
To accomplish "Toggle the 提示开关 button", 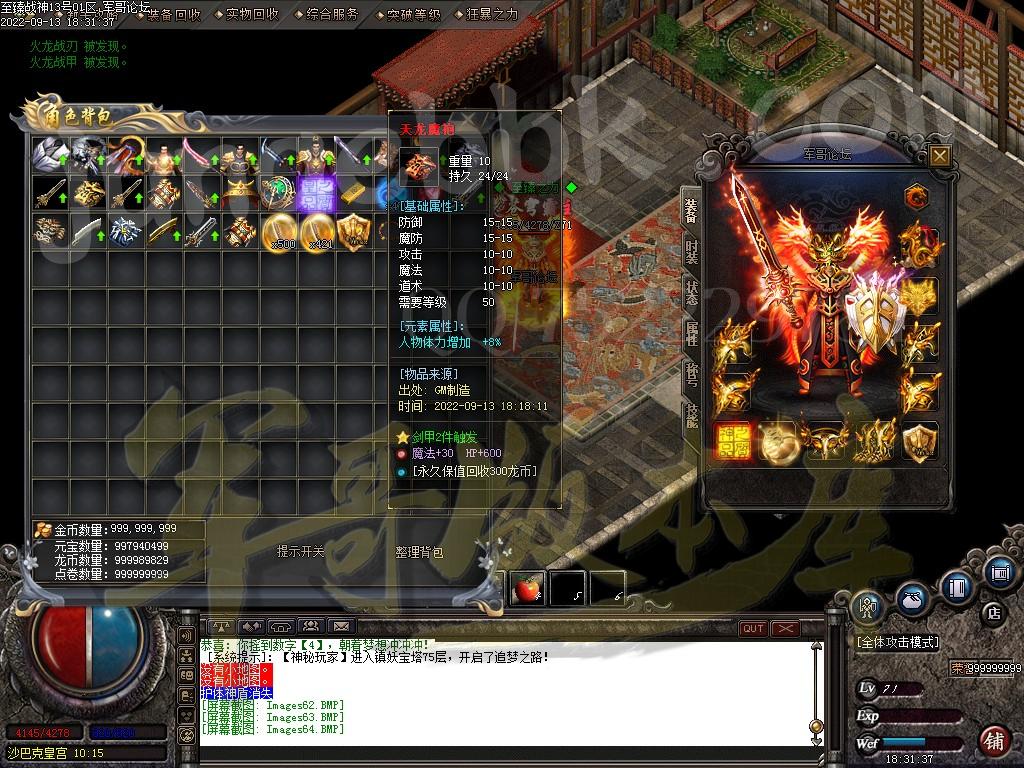I will (301, 552).
